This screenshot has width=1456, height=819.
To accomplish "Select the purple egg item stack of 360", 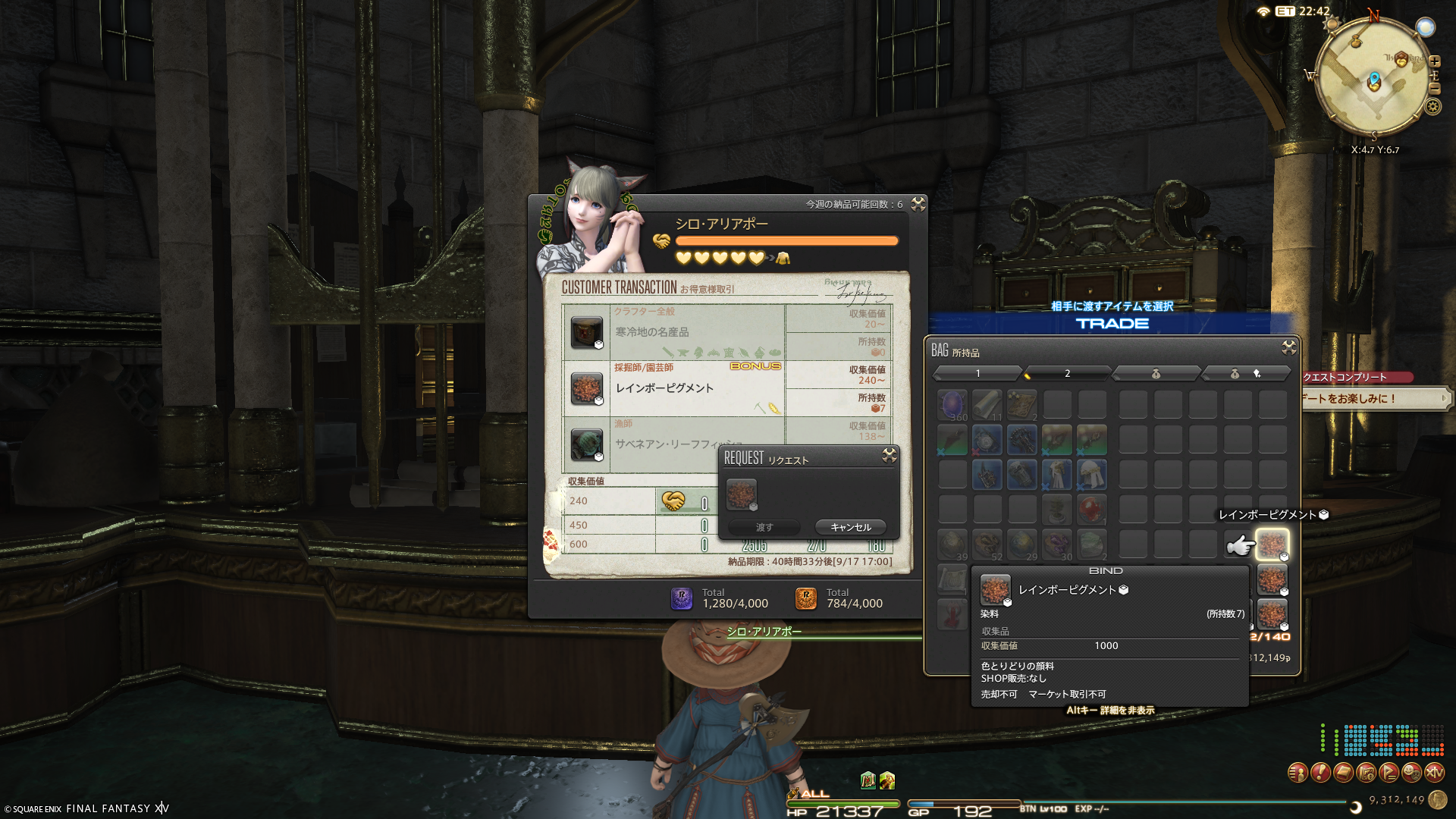I will (x=952, y=405).
